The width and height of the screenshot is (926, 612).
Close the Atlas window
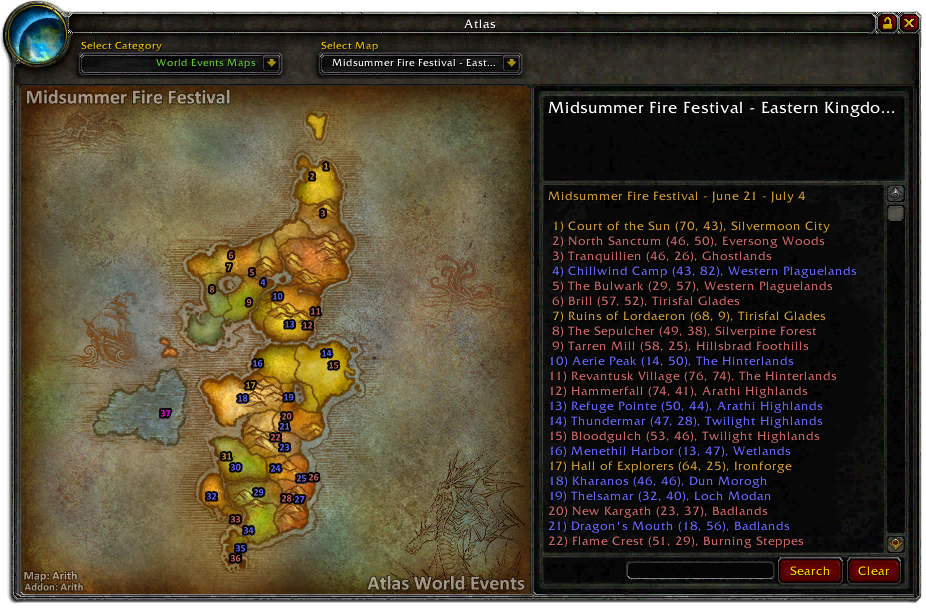[909, 23]
